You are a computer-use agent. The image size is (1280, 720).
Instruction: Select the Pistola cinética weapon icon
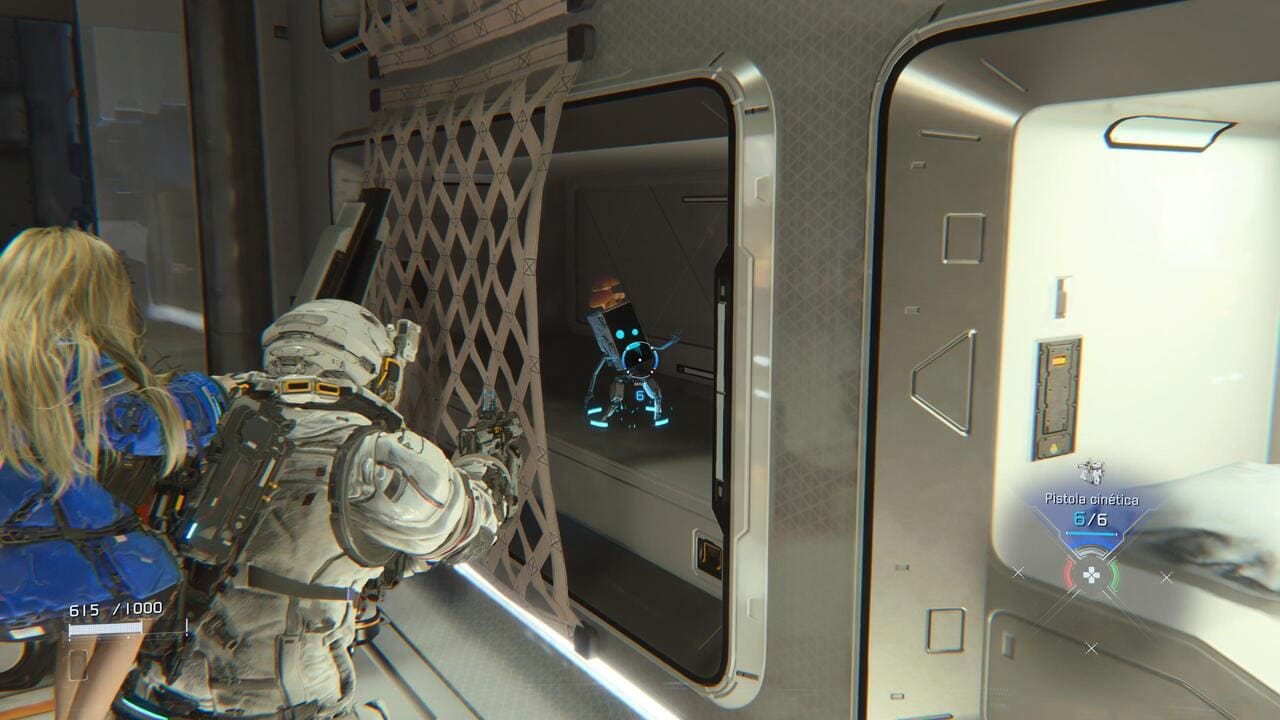click(1090, 472)
